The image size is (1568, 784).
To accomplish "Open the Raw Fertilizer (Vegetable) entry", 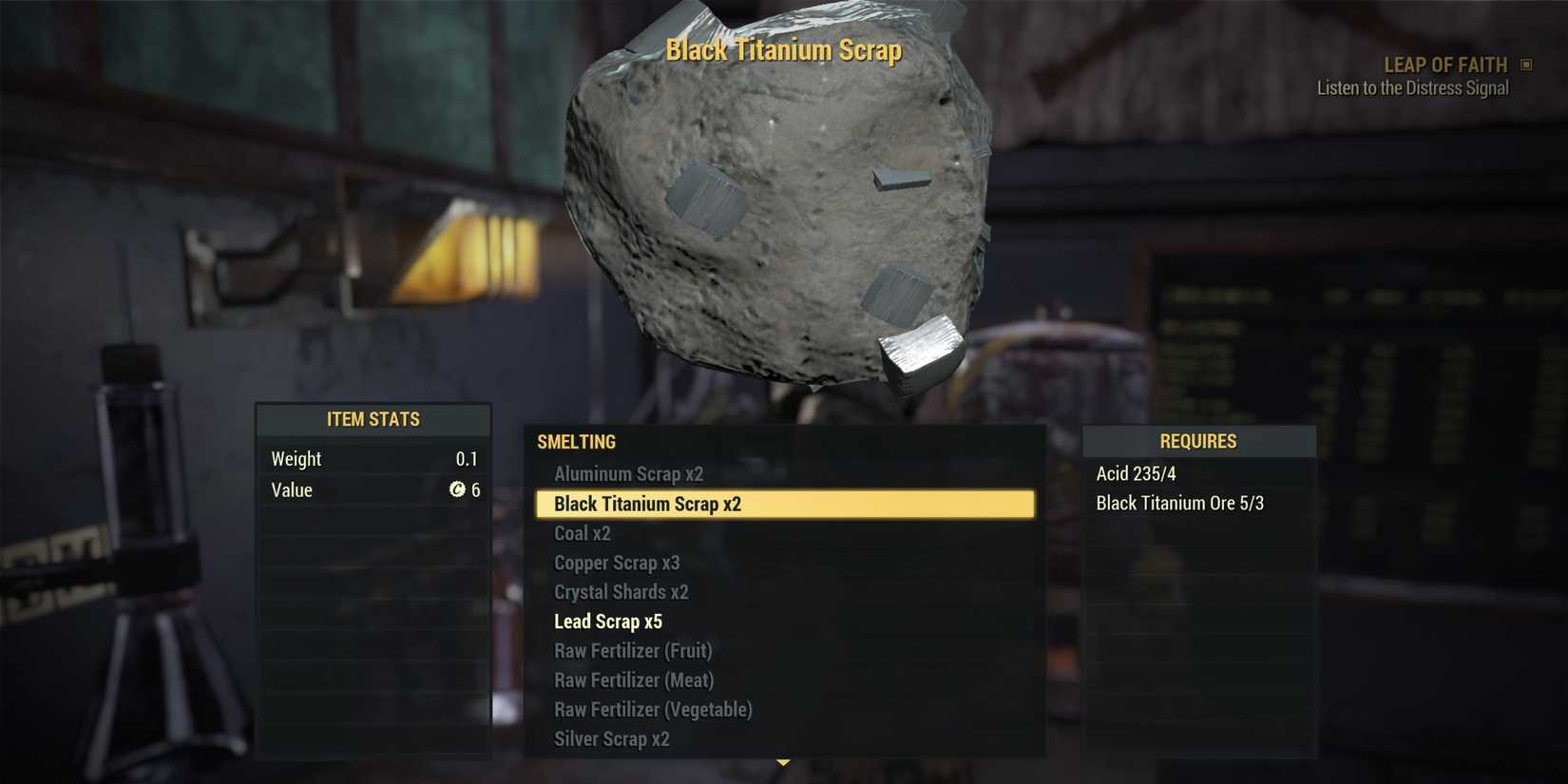I will tap(653, 710).
